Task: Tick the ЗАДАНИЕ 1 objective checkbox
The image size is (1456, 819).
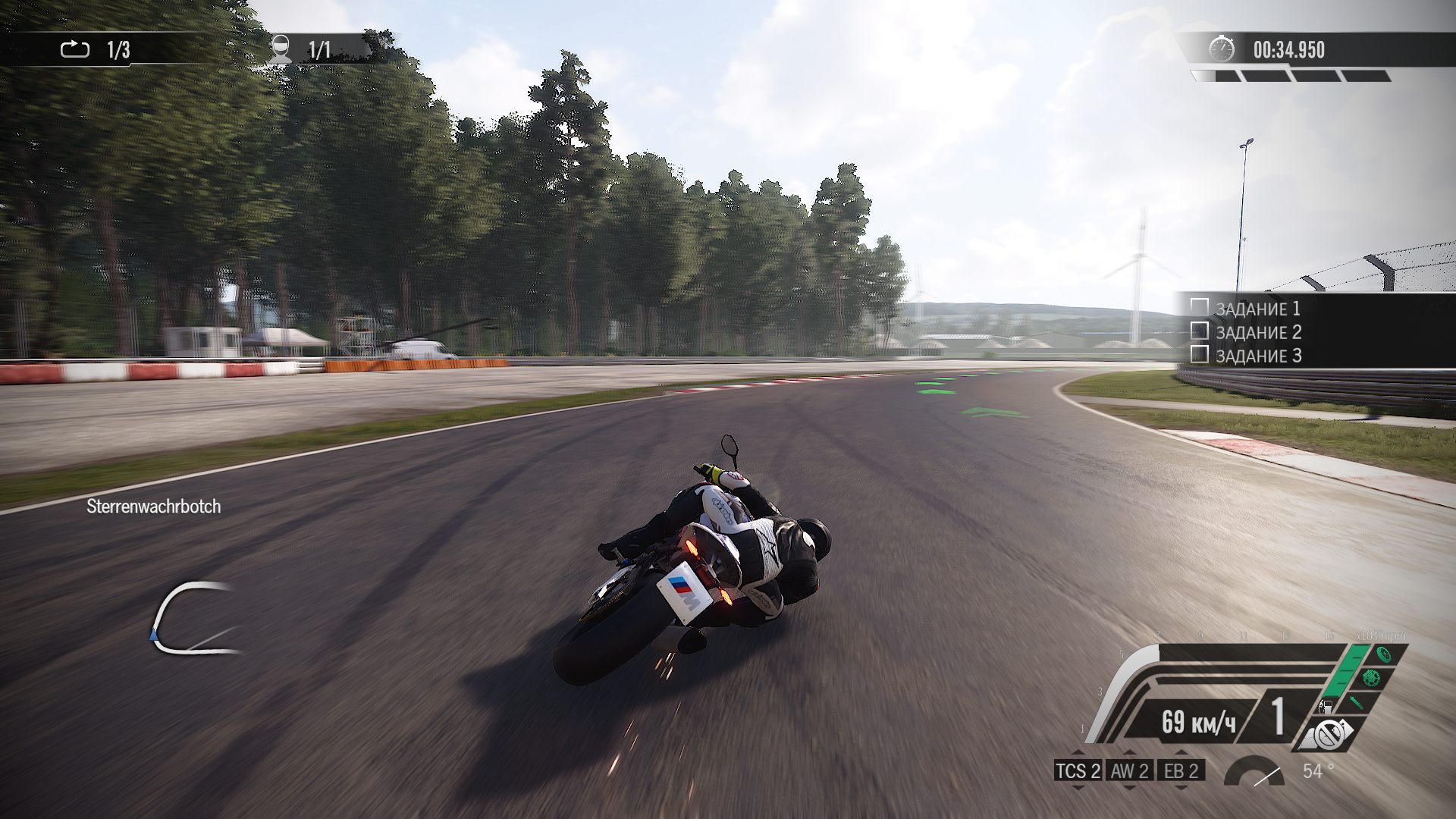Action: click(1199, 307)
